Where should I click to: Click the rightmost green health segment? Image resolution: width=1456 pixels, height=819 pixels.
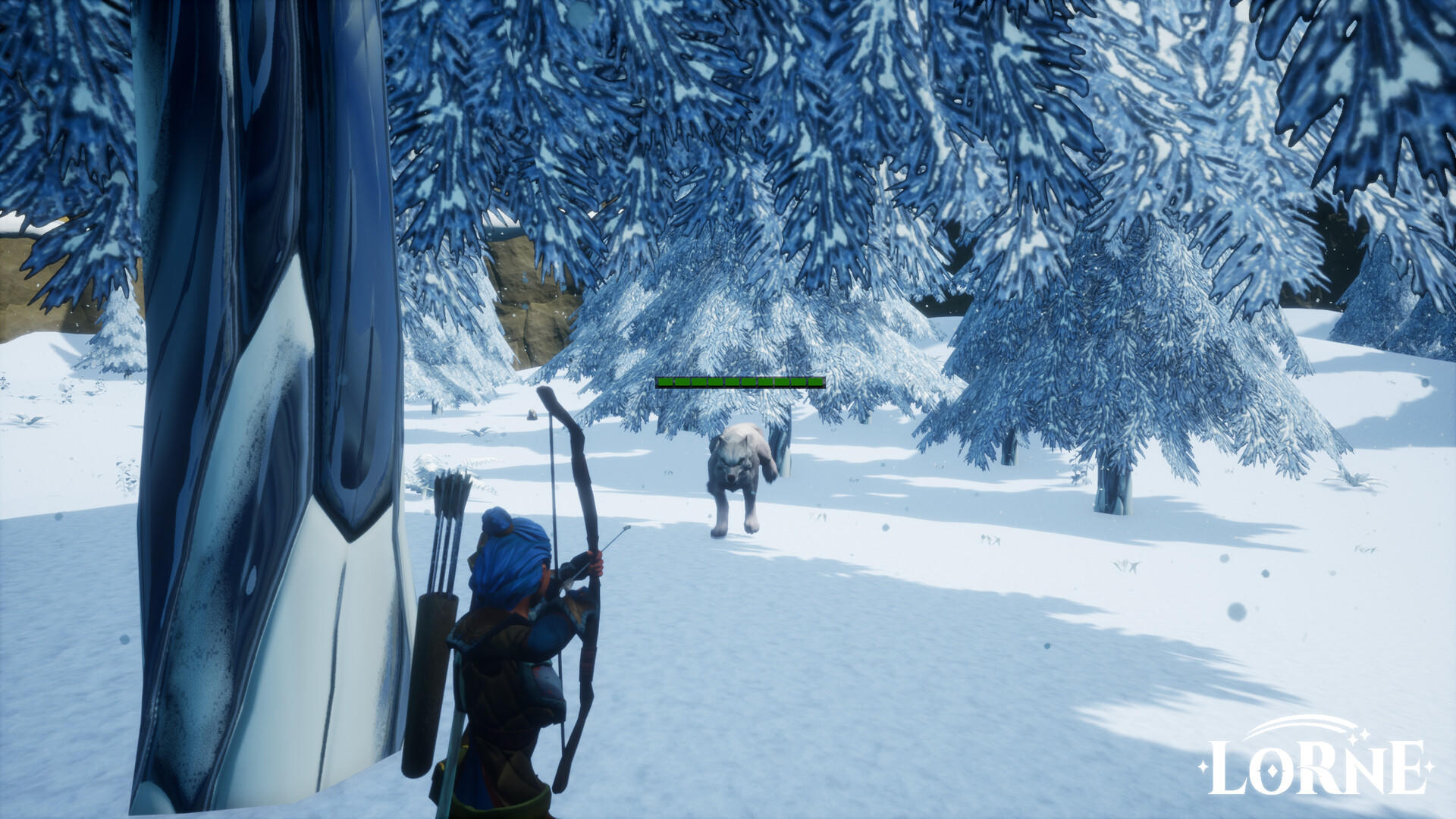[x=815, y=381]
